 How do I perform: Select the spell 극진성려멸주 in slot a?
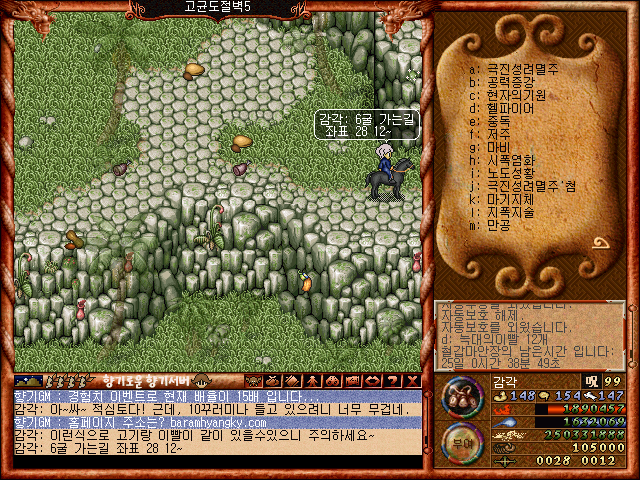522,69
